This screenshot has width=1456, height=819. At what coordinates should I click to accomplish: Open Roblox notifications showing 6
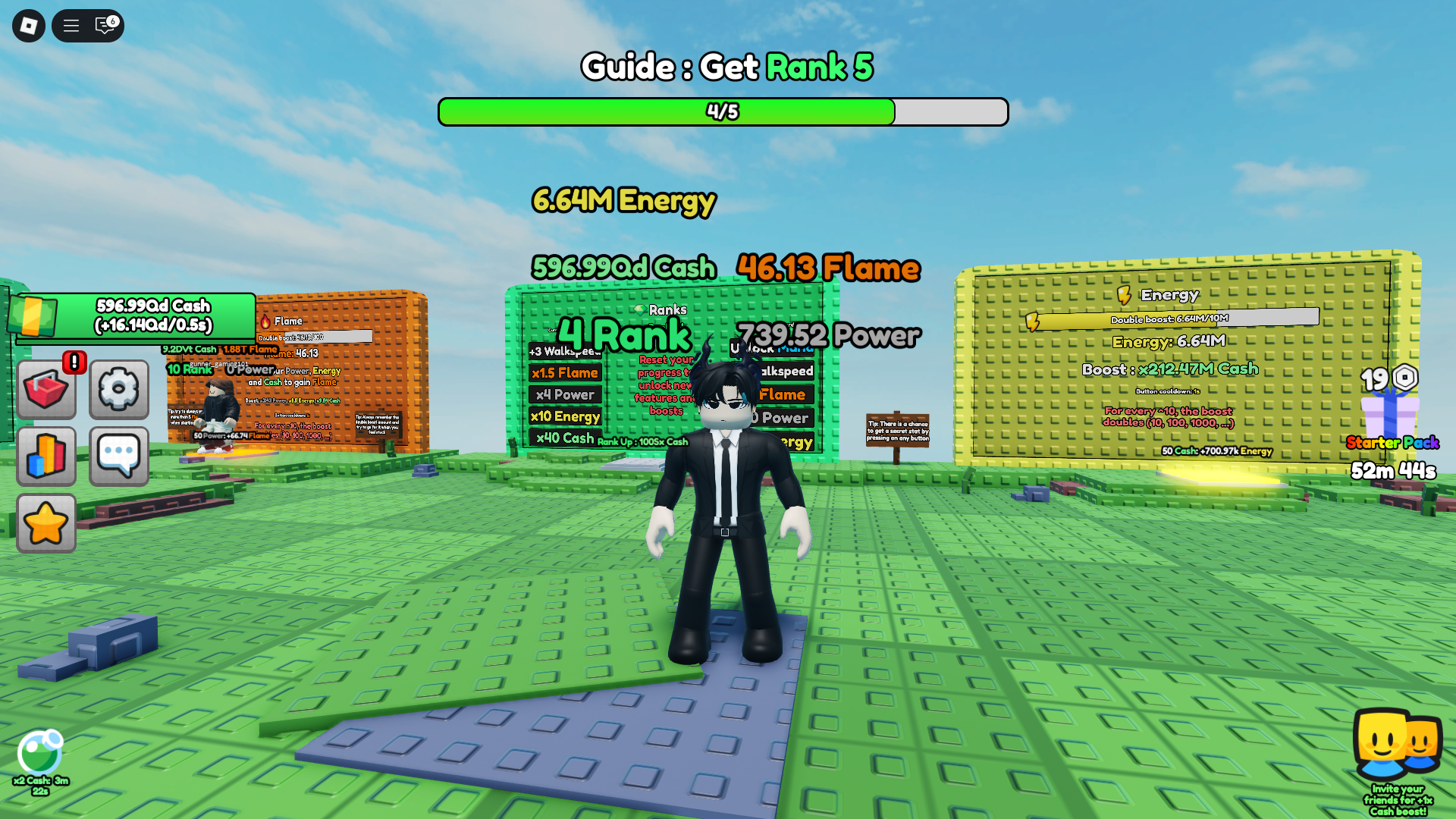point(105,26)
